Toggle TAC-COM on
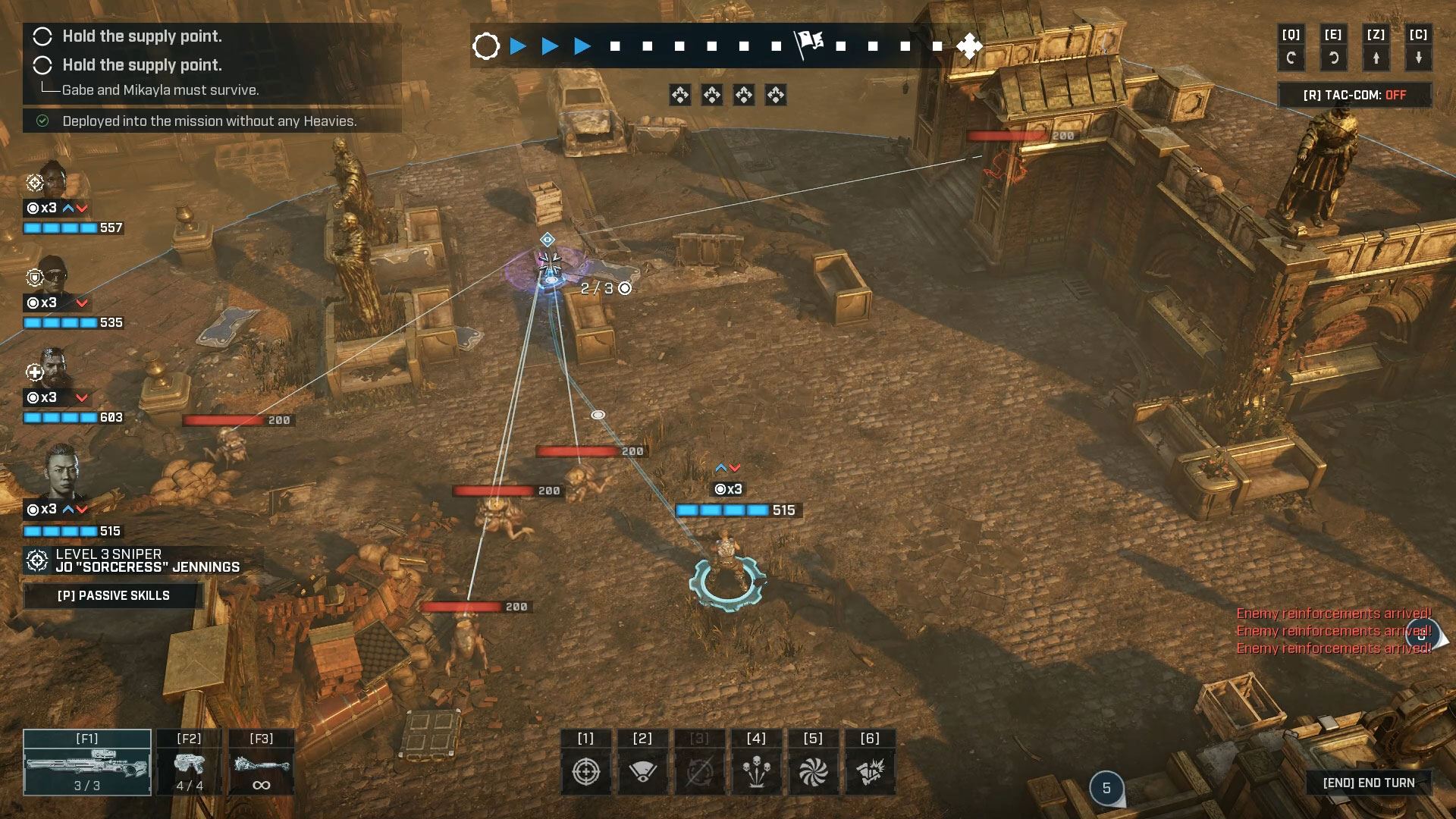 [x=1354, y=95]
